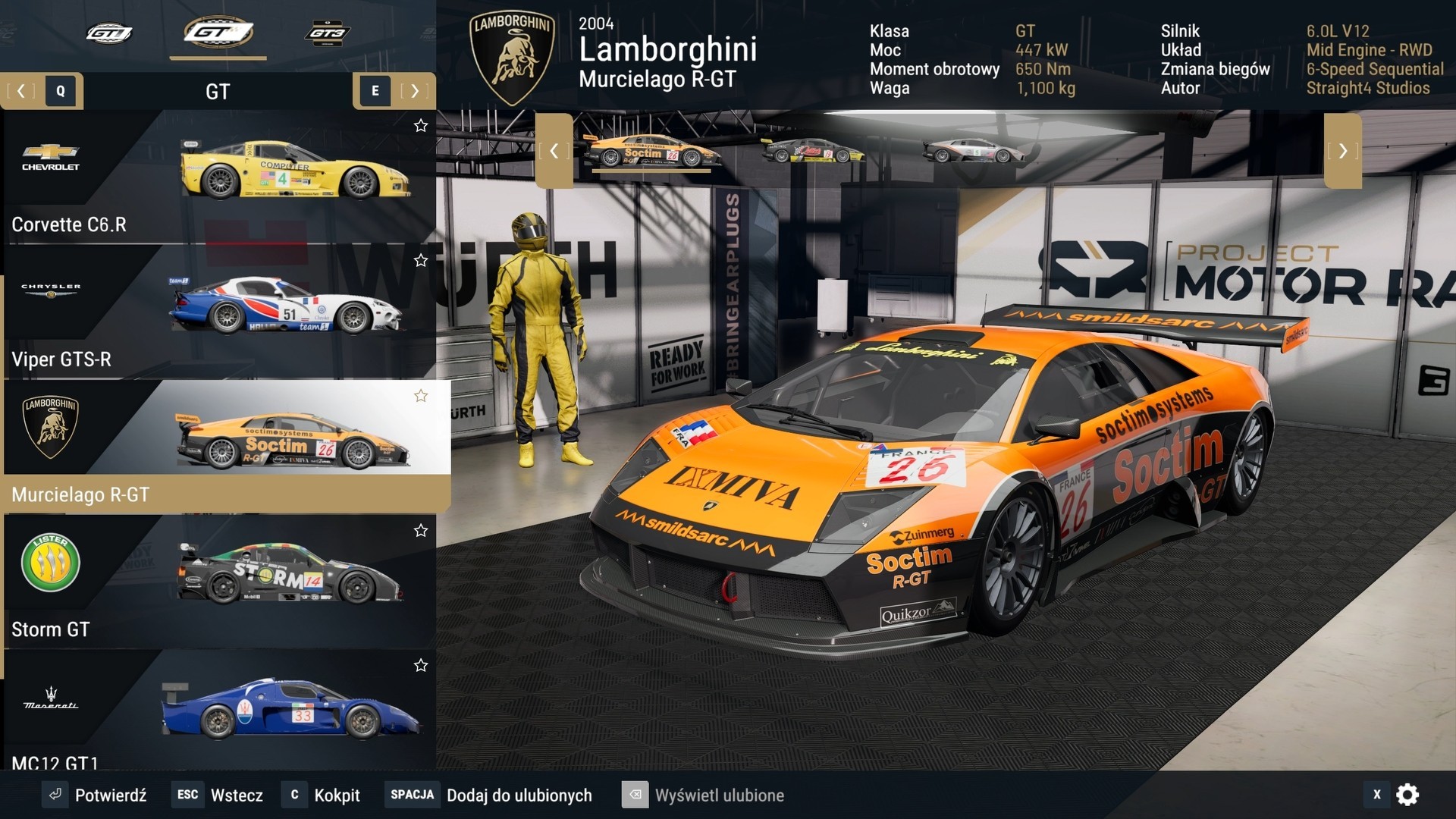Open settings via the gear icon
This screenshot has height=819, width=1456.
(x=1407, y=795)
